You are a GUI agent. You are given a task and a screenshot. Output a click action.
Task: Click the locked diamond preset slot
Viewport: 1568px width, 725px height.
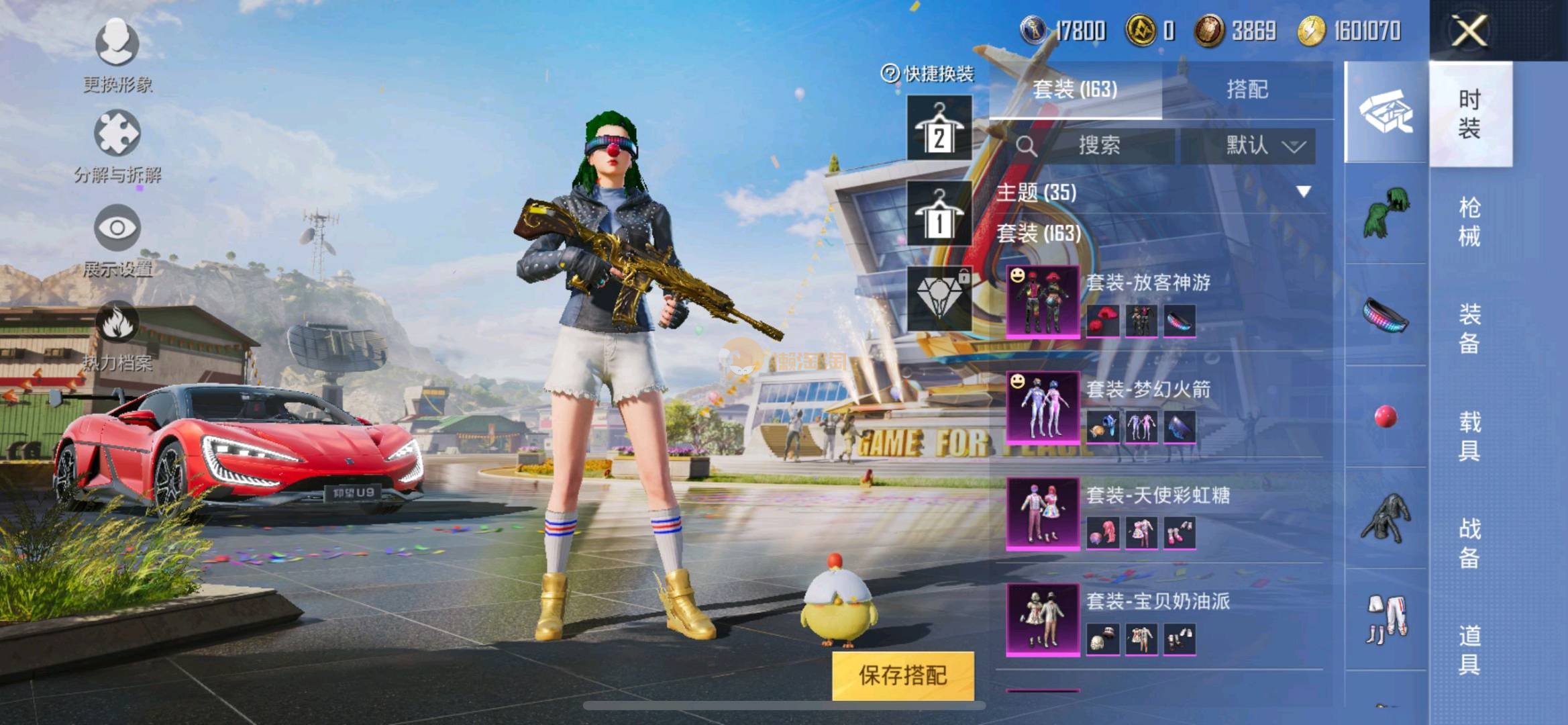pos(939,298)
